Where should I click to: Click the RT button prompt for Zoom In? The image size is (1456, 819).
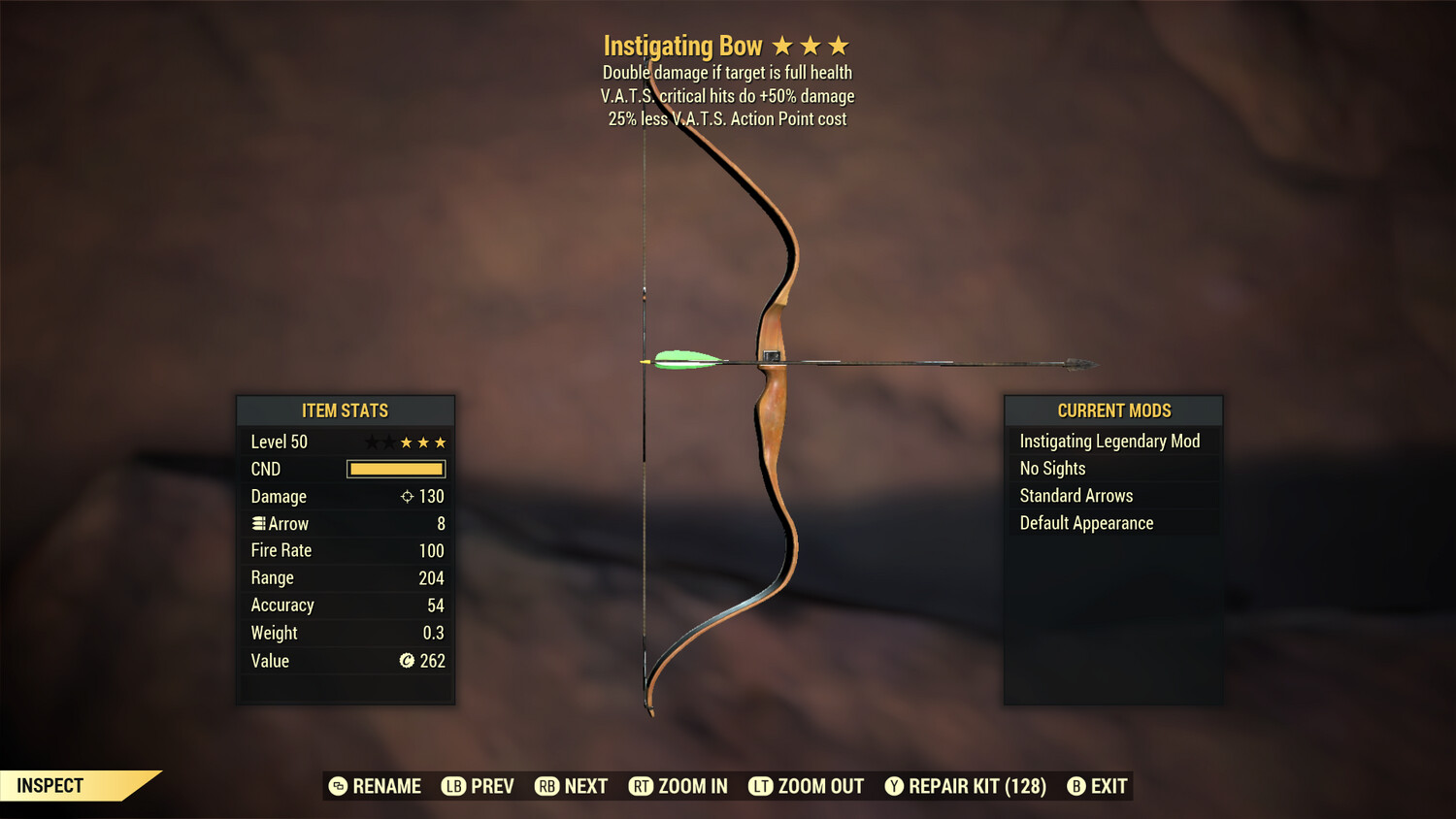coord(642,786)
